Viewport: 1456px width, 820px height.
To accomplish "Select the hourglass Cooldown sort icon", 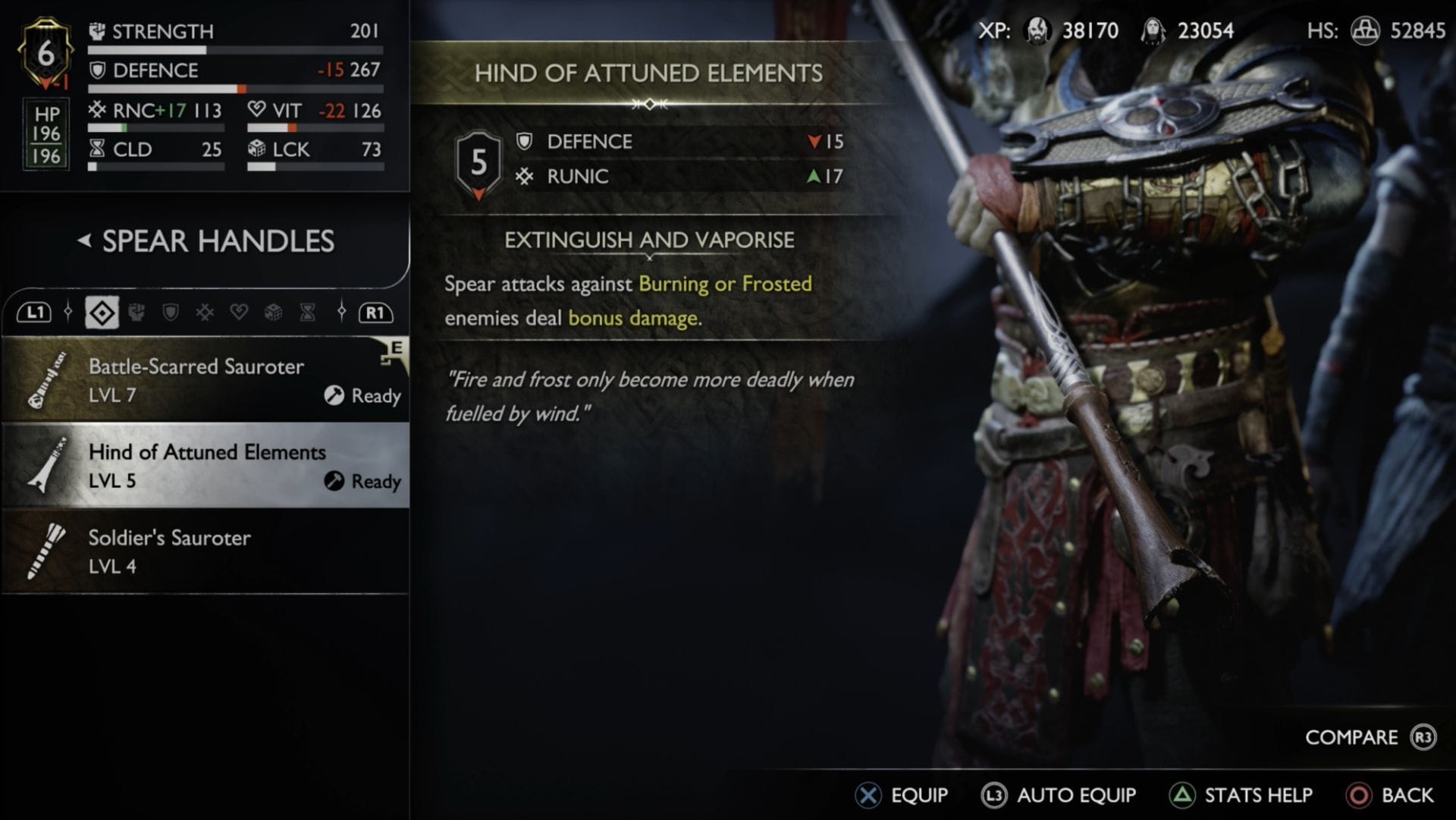I will tap(306, 311).
